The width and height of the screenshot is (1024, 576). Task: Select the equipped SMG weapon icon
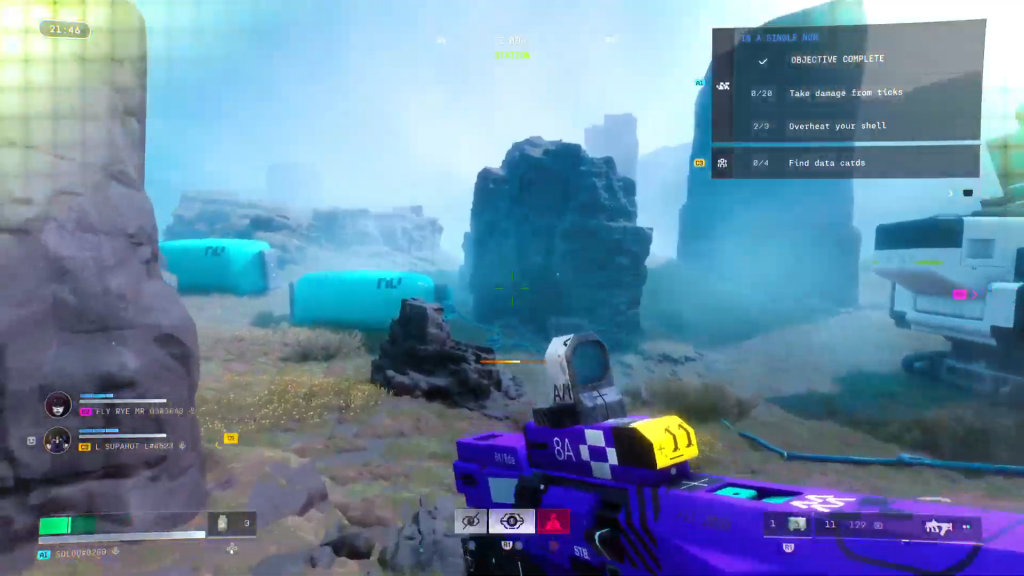(938, 525)
